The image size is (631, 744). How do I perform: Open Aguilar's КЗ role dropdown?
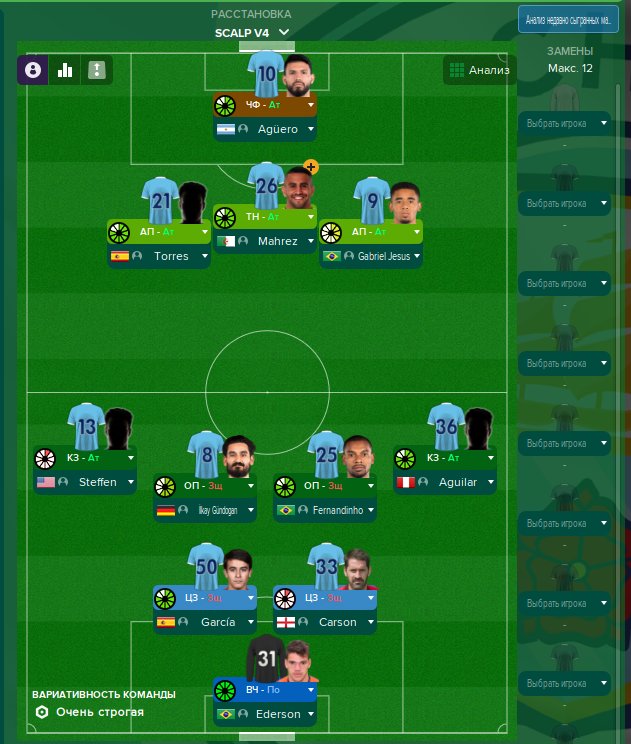pos(444,458)
